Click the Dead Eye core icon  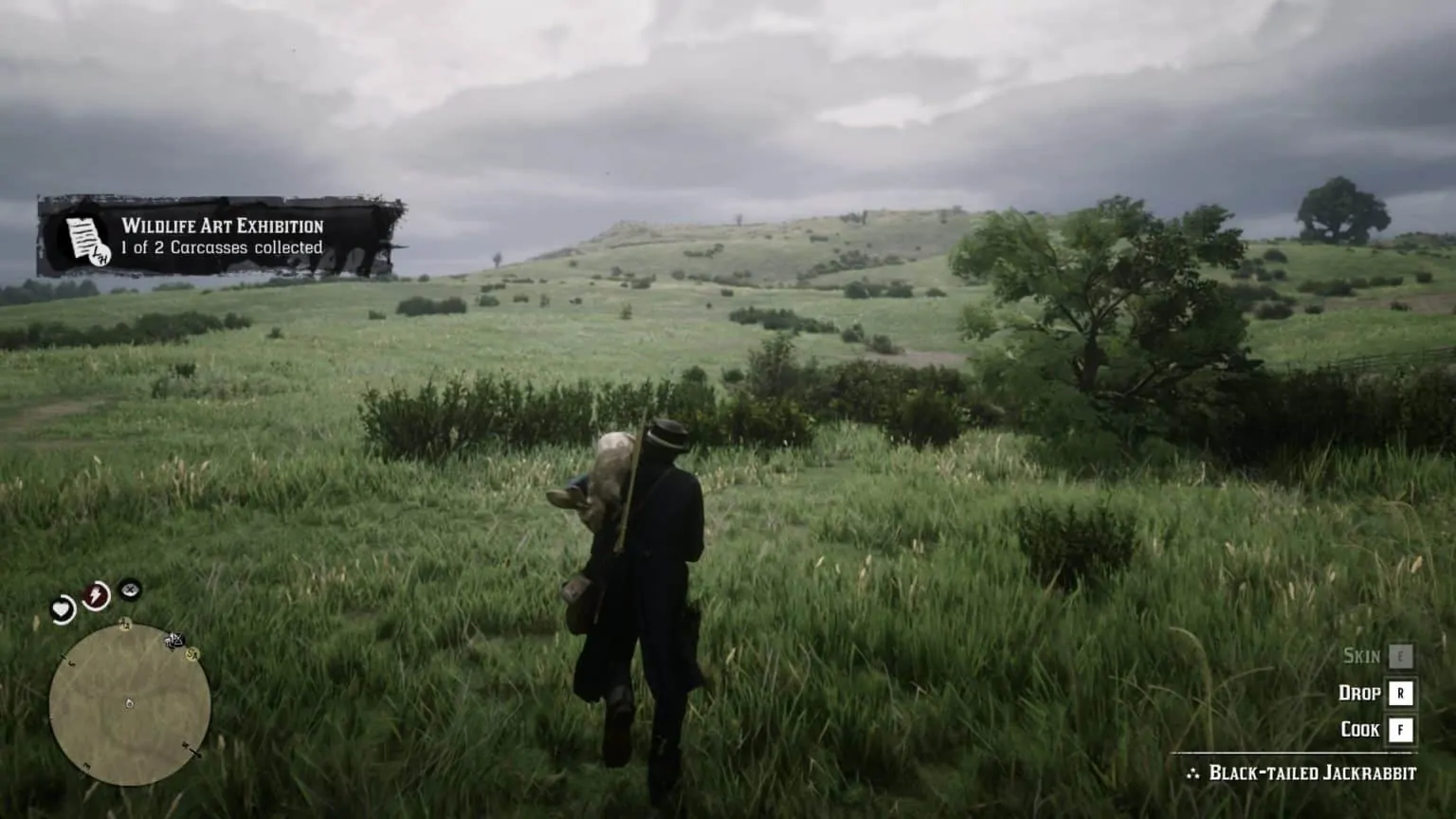[130, 591]
